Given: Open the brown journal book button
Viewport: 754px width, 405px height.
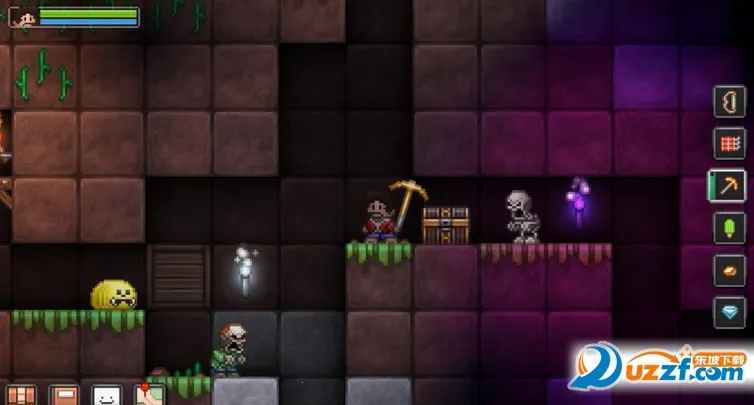Looking at the screenshot, I should click(x=64, y=395).
